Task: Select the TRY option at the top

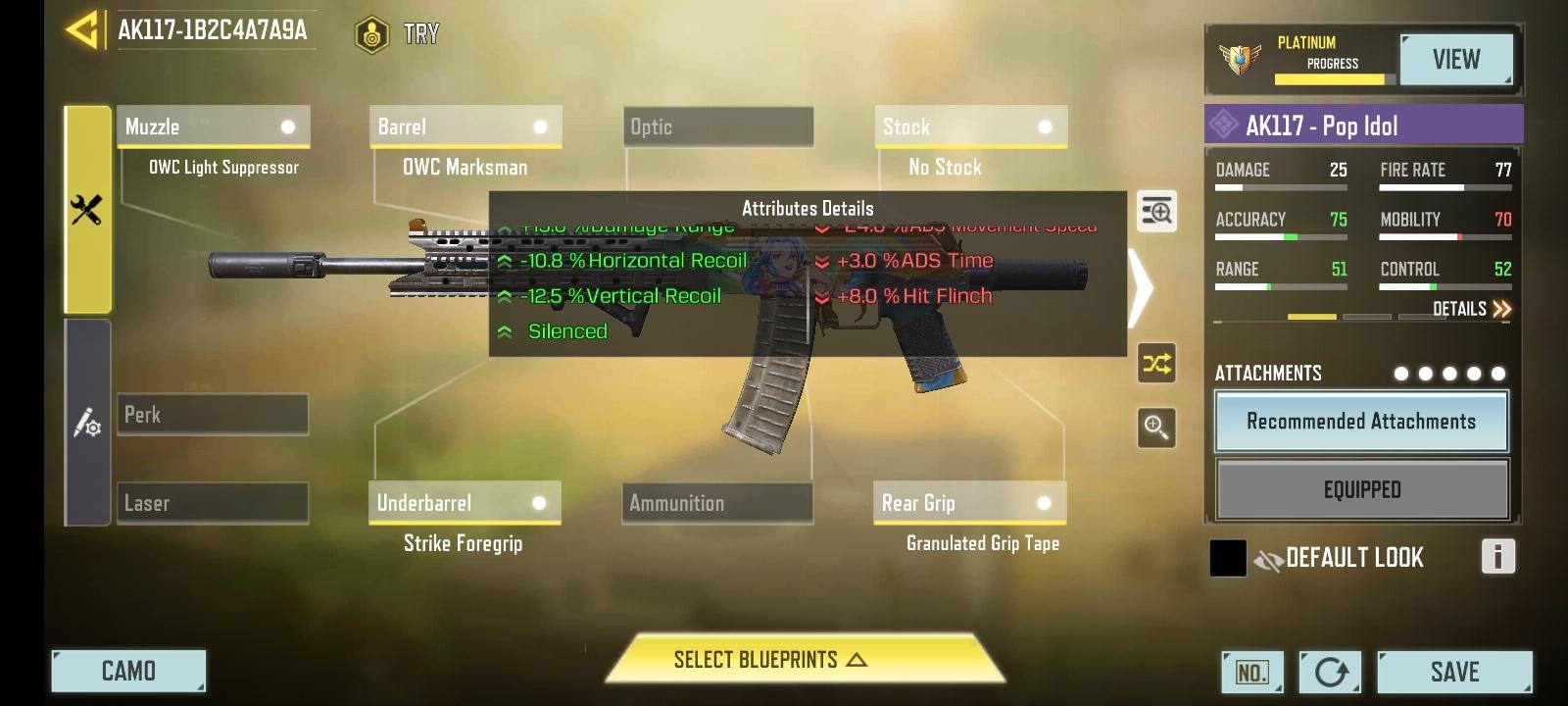Action: coord(397,33)
